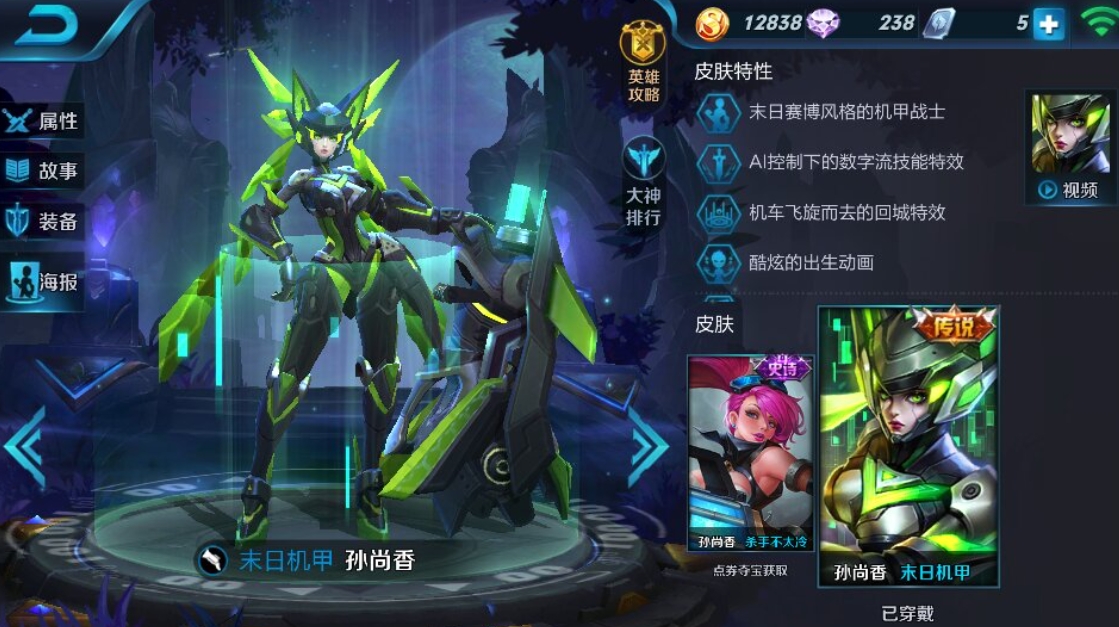Show the 海报 poster view
The width and height of the screenshot is (1119, 627).
tap(42, 282)
